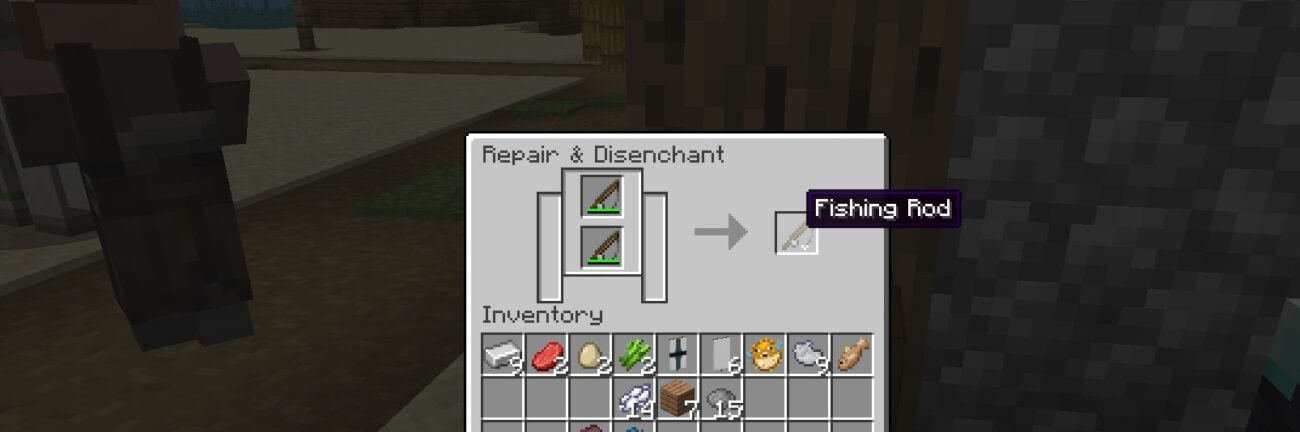Grab the gray raw fish stack
1300x432 pixels.
808,355
